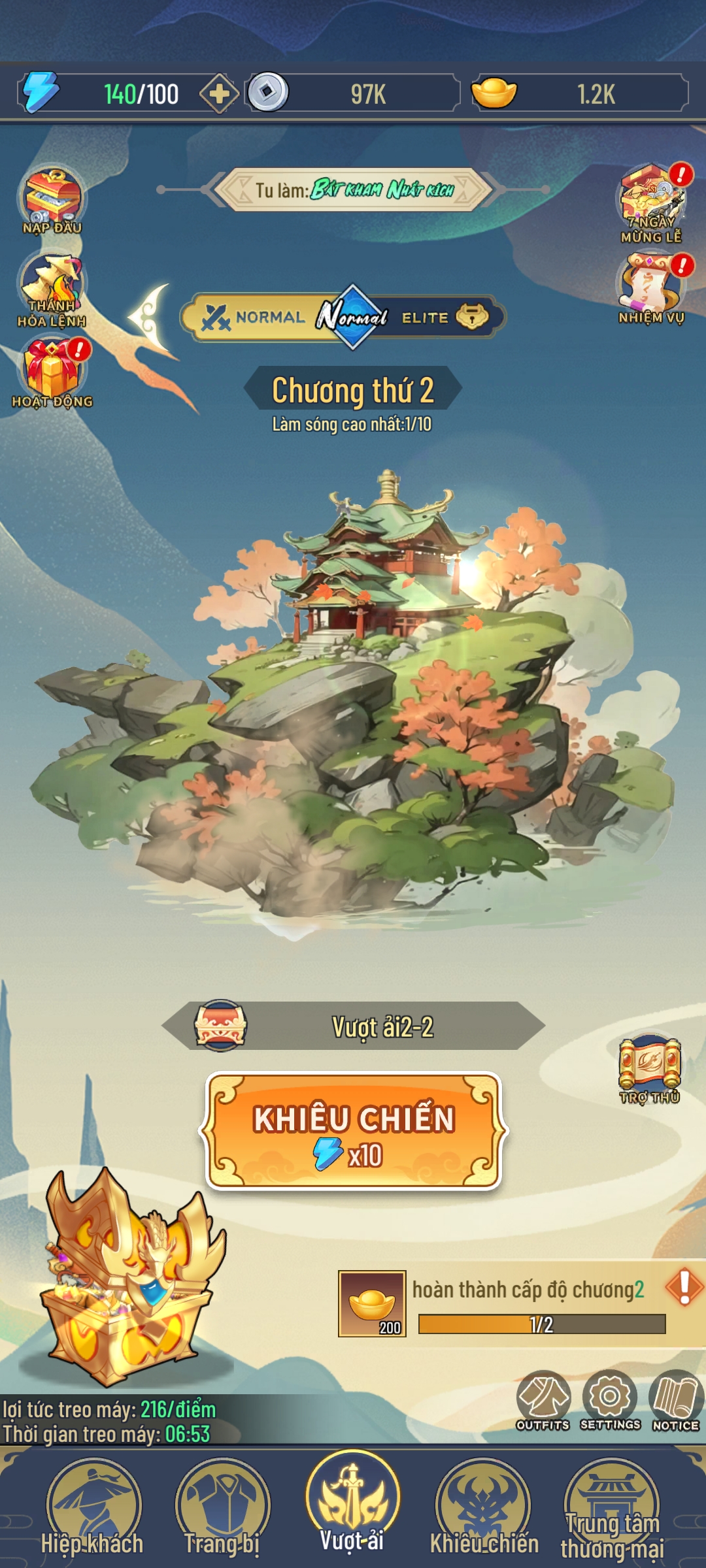706x1568 pixels.
Task: Switch to the Khiêu chiến tab
Action: click(484, 1509)
